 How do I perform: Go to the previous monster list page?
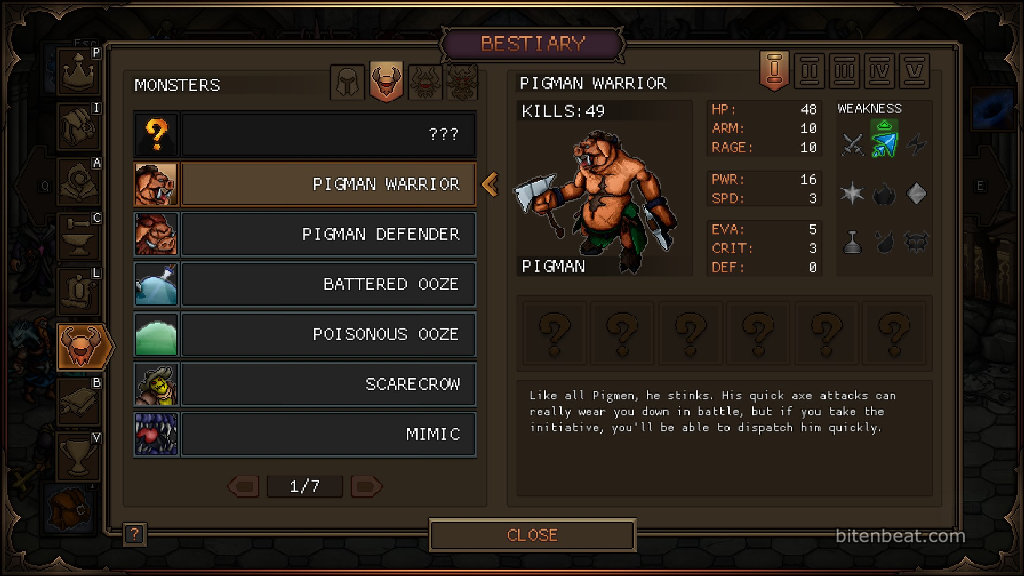(244, 487)
